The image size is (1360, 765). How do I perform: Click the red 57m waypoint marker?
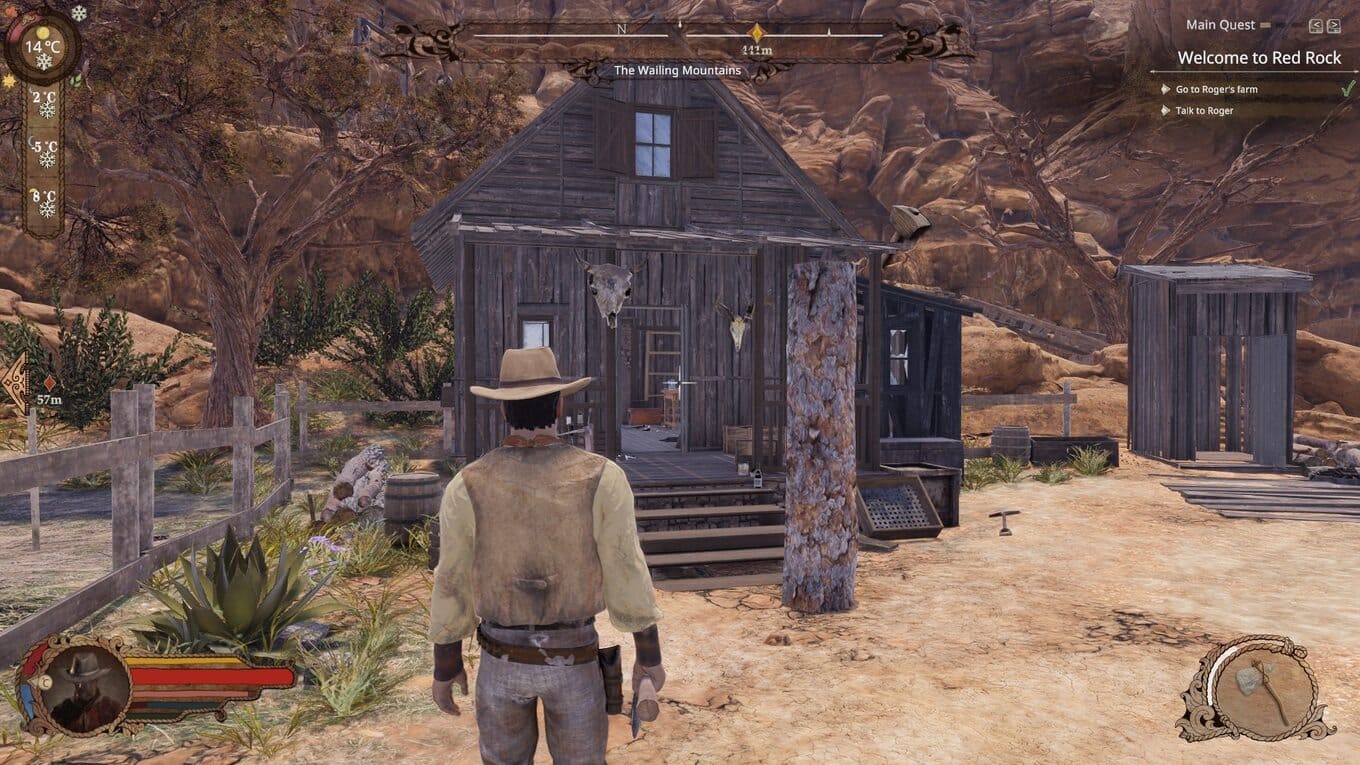49,383
